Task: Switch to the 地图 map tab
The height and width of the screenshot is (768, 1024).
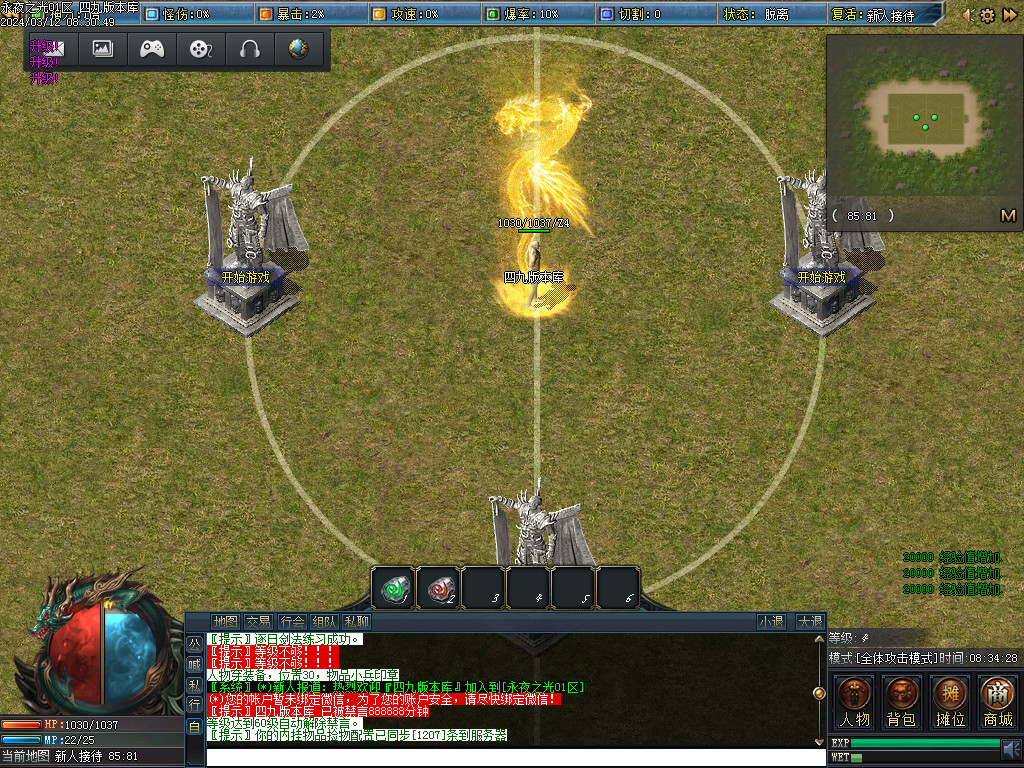Action: [x=226, y=621]
